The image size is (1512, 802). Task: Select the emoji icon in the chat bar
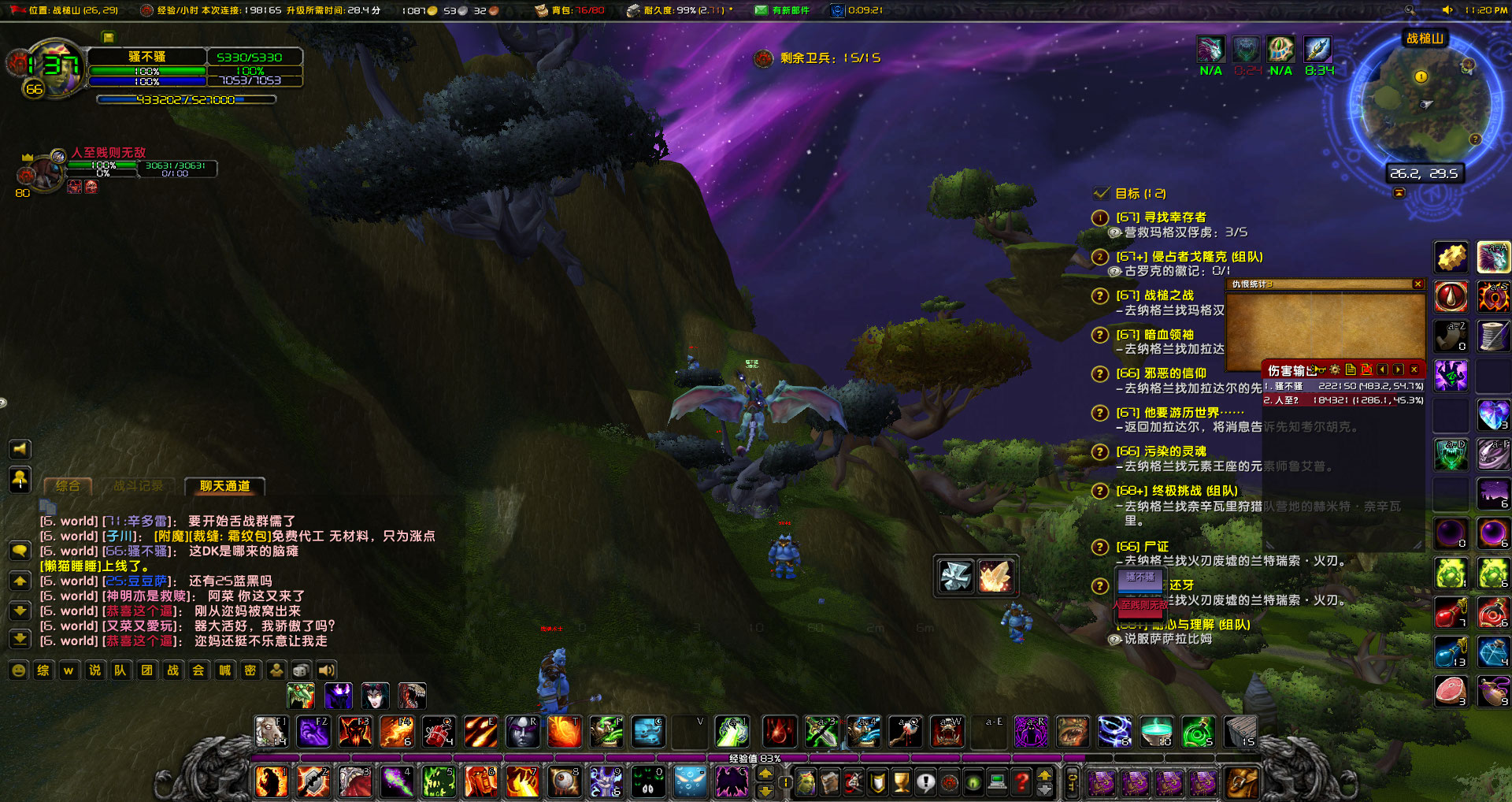19,670
